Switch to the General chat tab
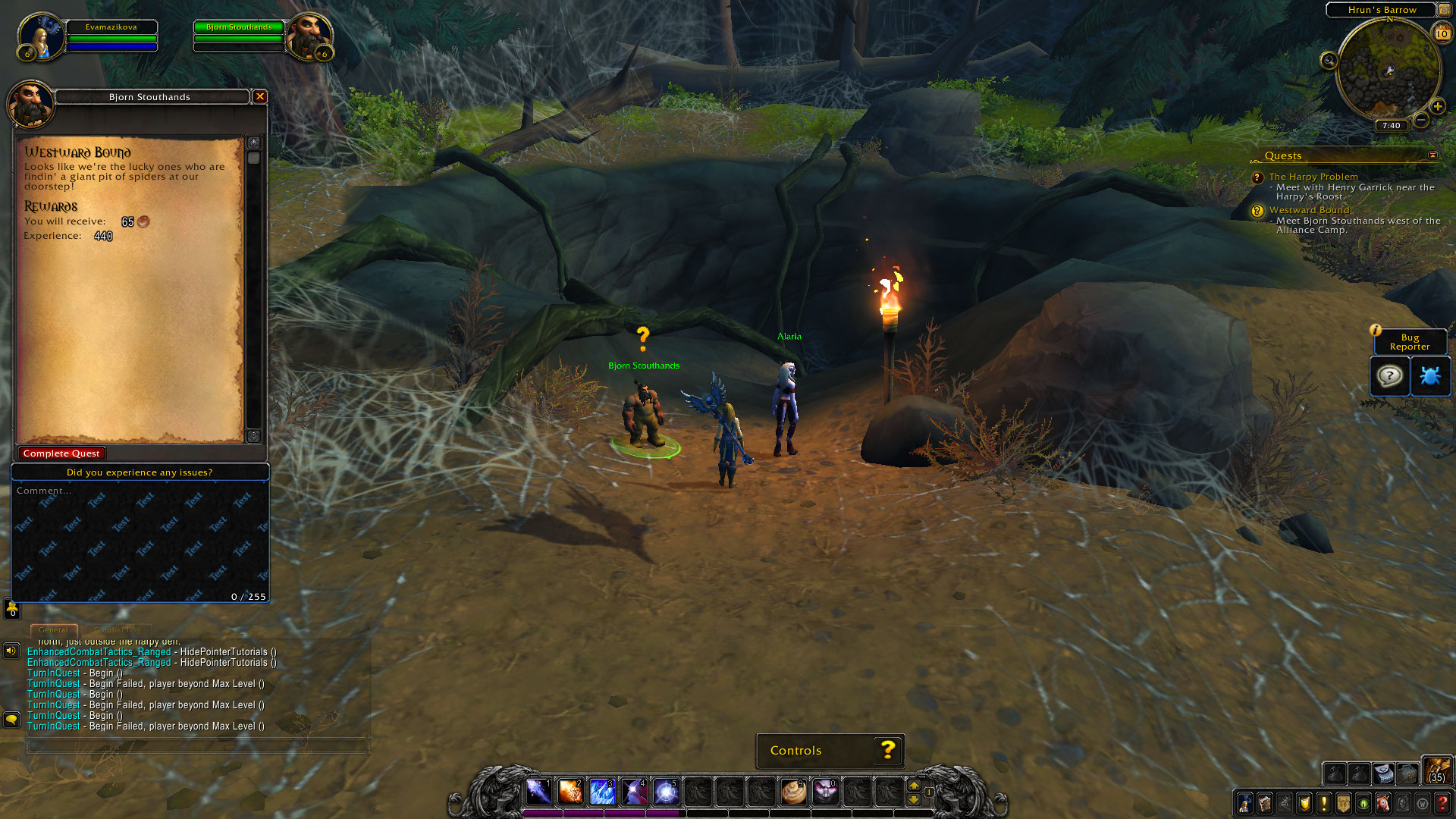This screenshot has height=819, width=1456. (x=53, y=630)
